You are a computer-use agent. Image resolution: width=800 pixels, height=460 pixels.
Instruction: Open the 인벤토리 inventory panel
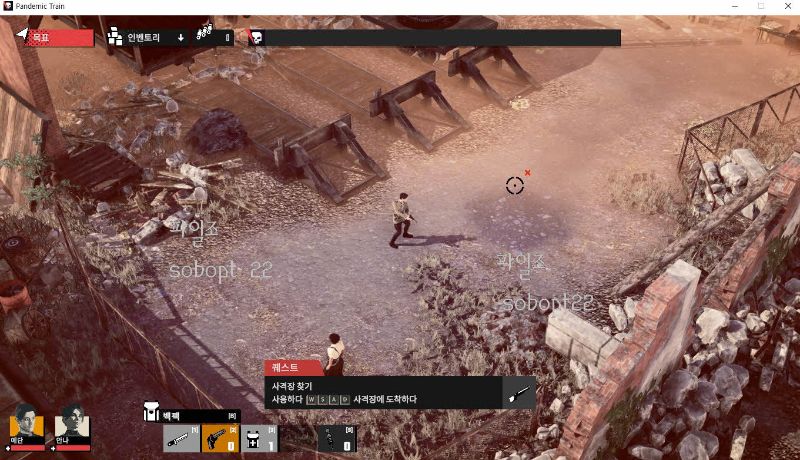(x=143, y=38)
